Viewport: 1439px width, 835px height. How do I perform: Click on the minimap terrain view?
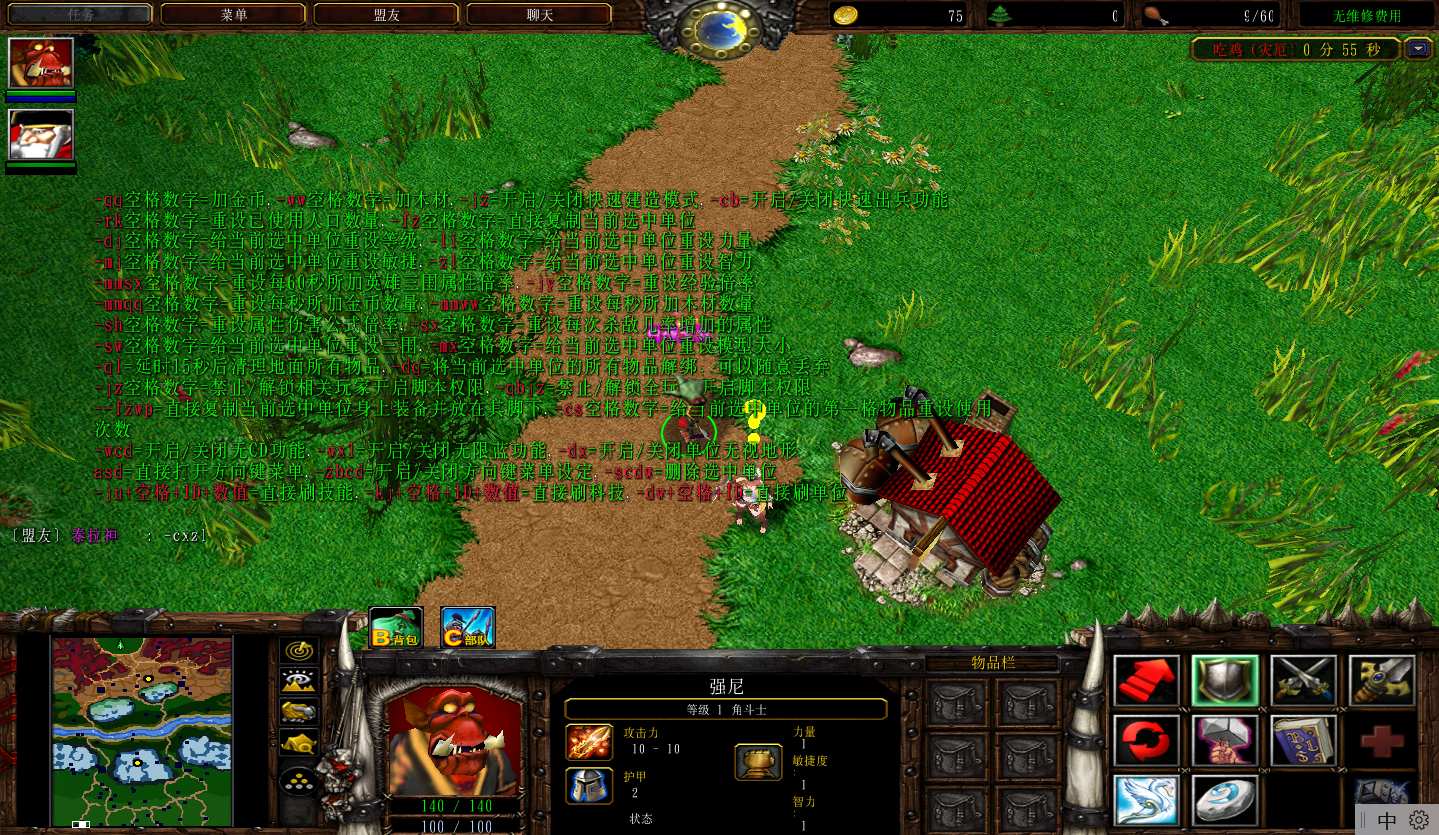point(142,731)
